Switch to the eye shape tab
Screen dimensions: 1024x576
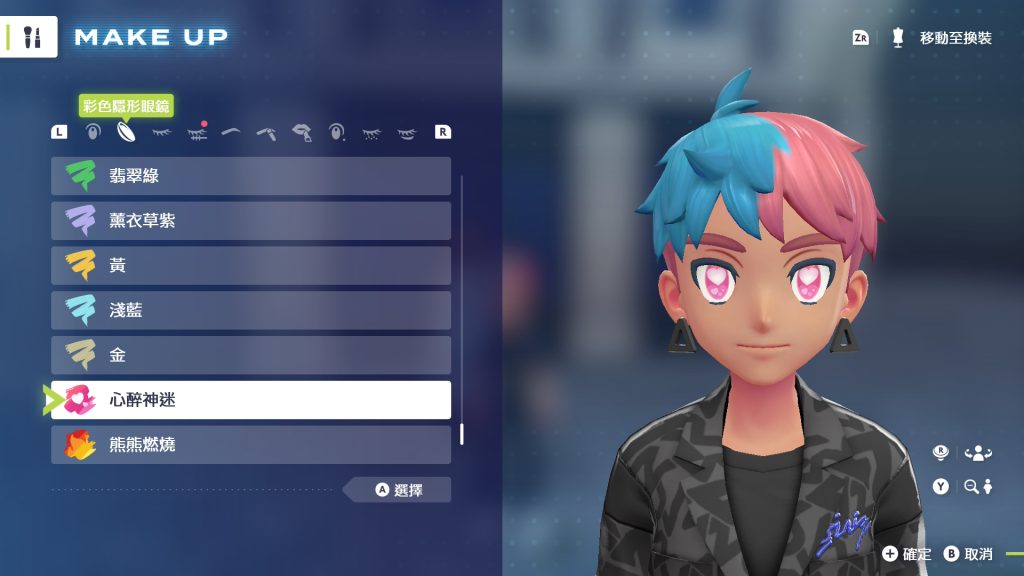point(92,131)
